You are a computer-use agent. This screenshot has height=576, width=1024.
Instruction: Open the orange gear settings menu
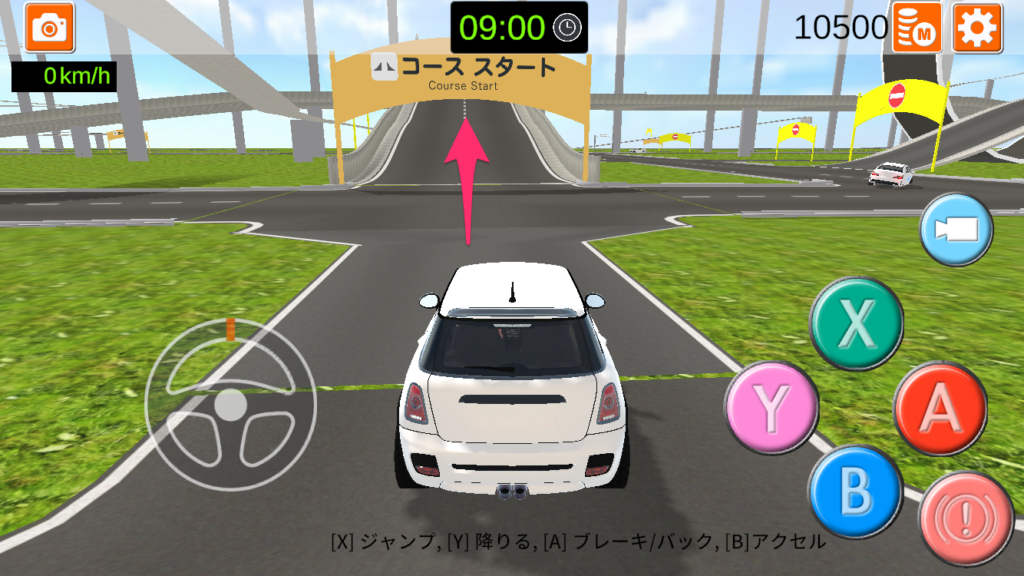(977, 27)
